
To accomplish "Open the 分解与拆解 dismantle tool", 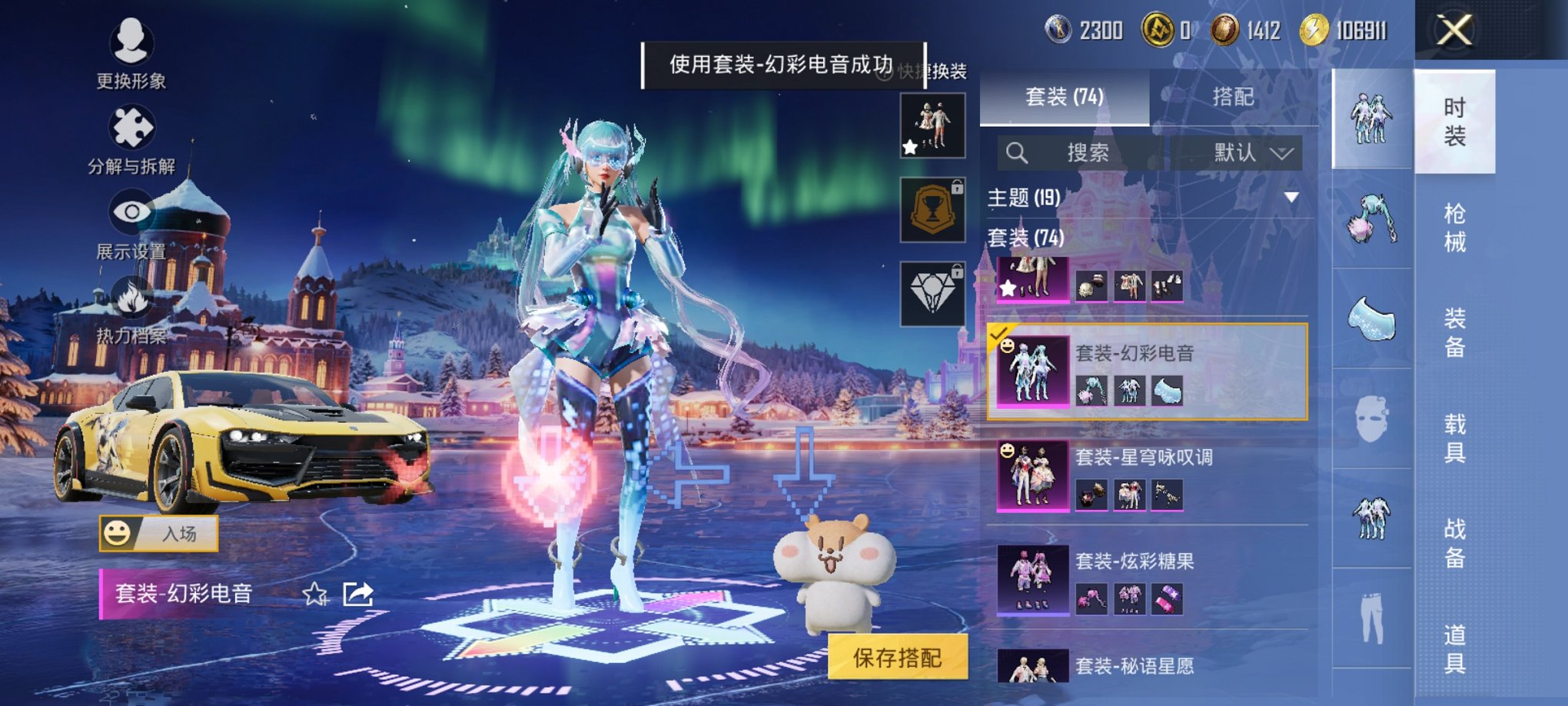I will pyautogui.click(x=132, y=128).
